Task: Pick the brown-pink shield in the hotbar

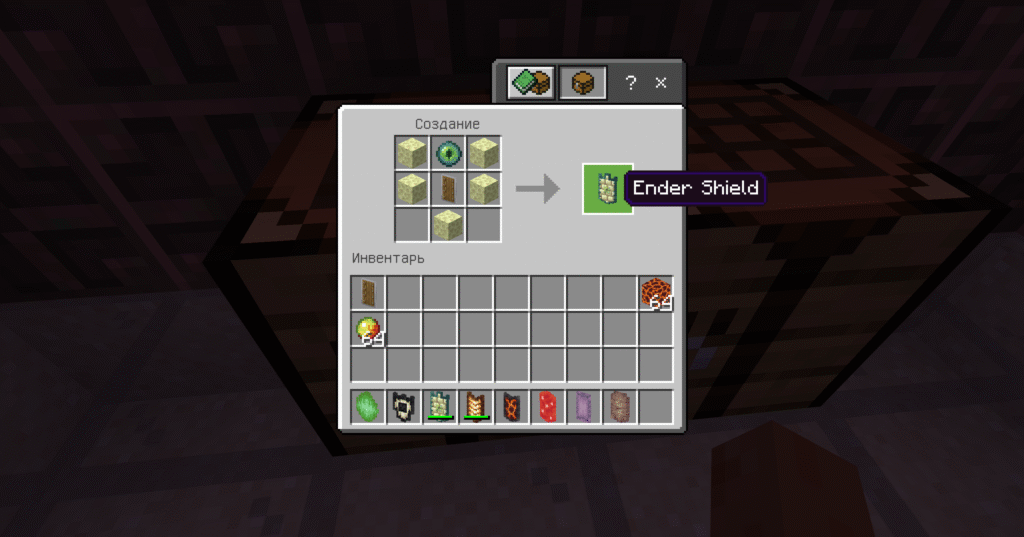Action: pyautogui.click(x=620, y=407)
